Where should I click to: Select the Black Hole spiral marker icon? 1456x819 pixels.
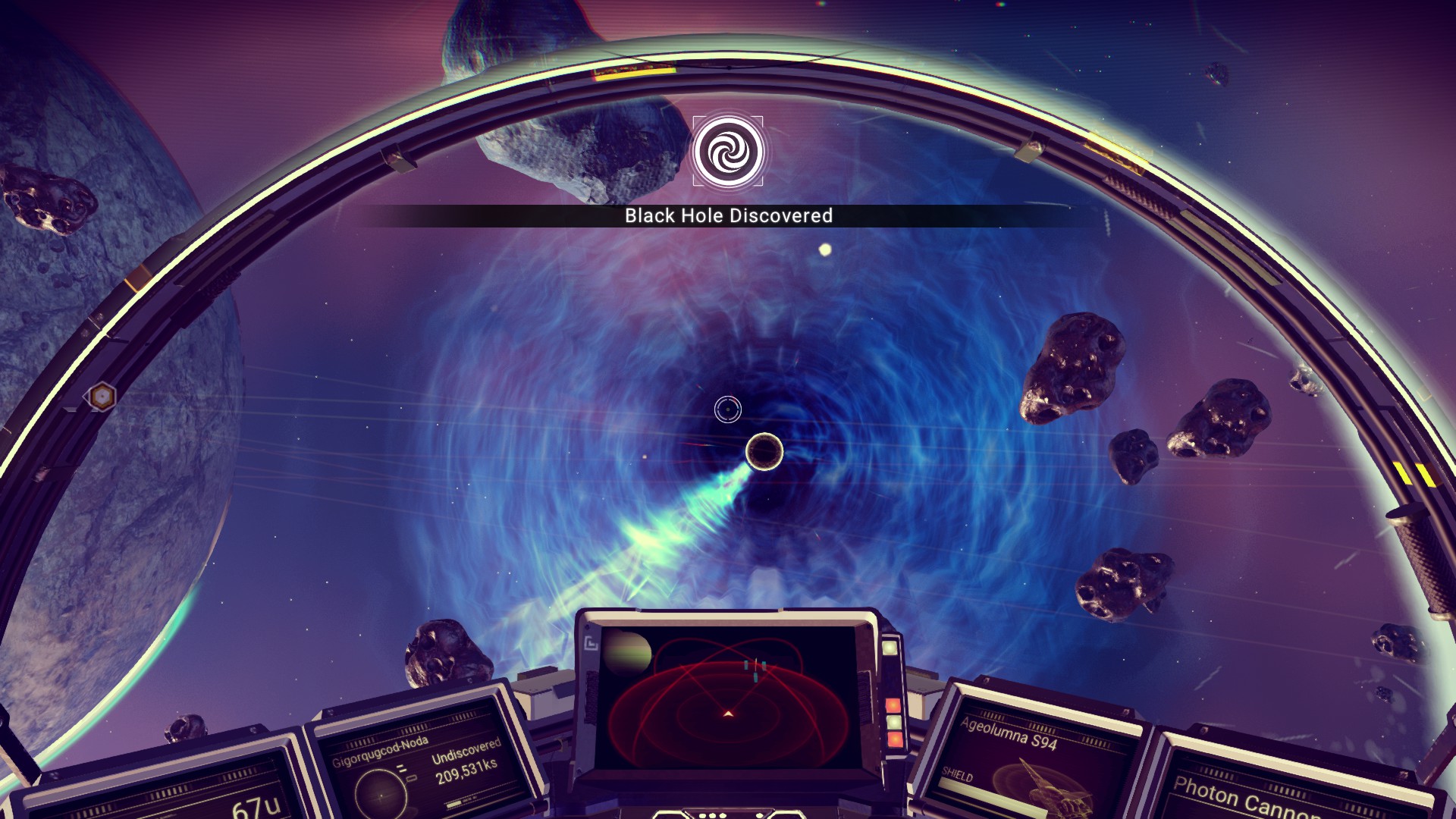pos(728,152)
